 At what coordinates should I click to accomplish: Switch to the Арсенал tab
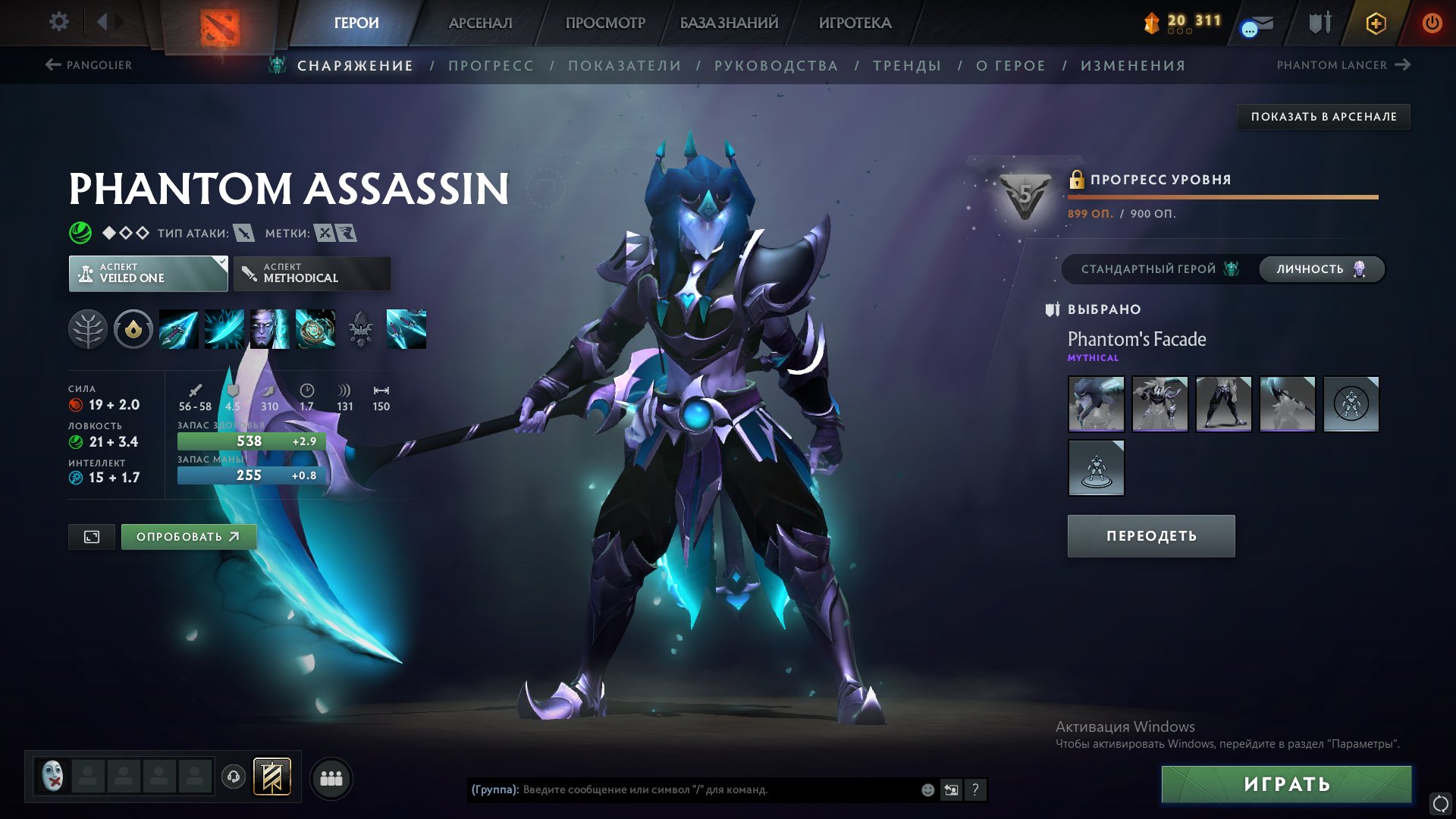coord(480,23)
